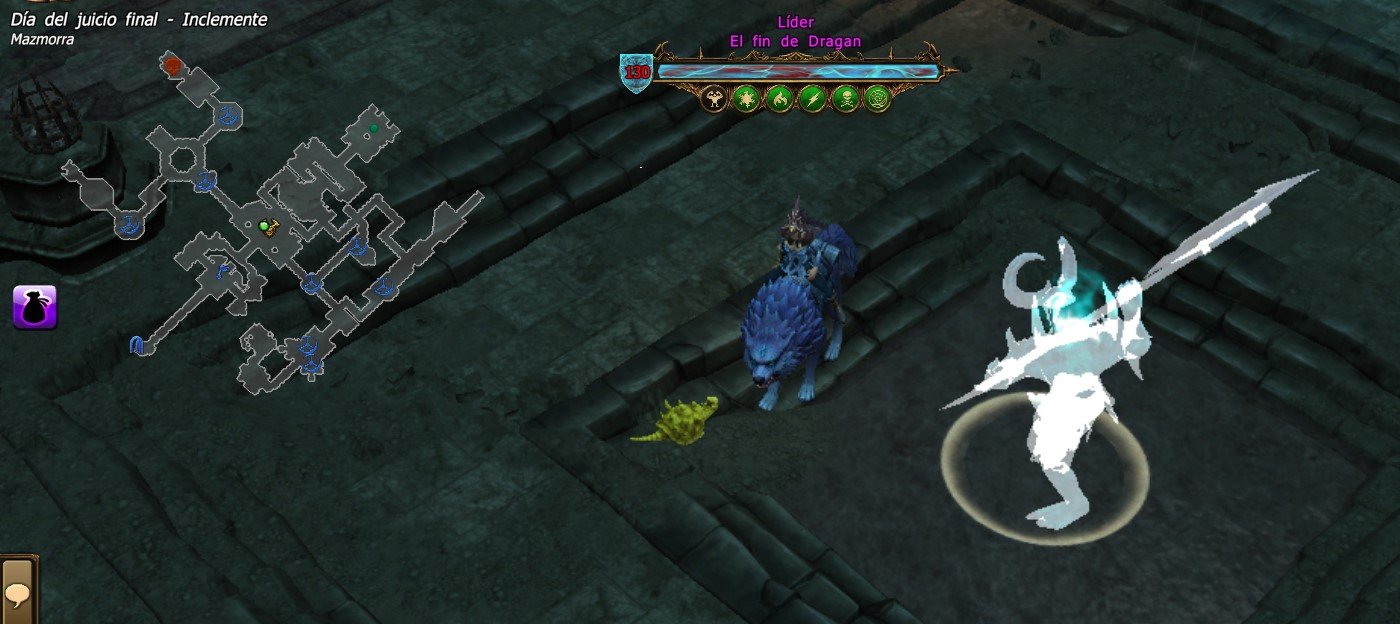Click the level 130 boss shield badge
1400x624 pixels.
click(636, 72)
